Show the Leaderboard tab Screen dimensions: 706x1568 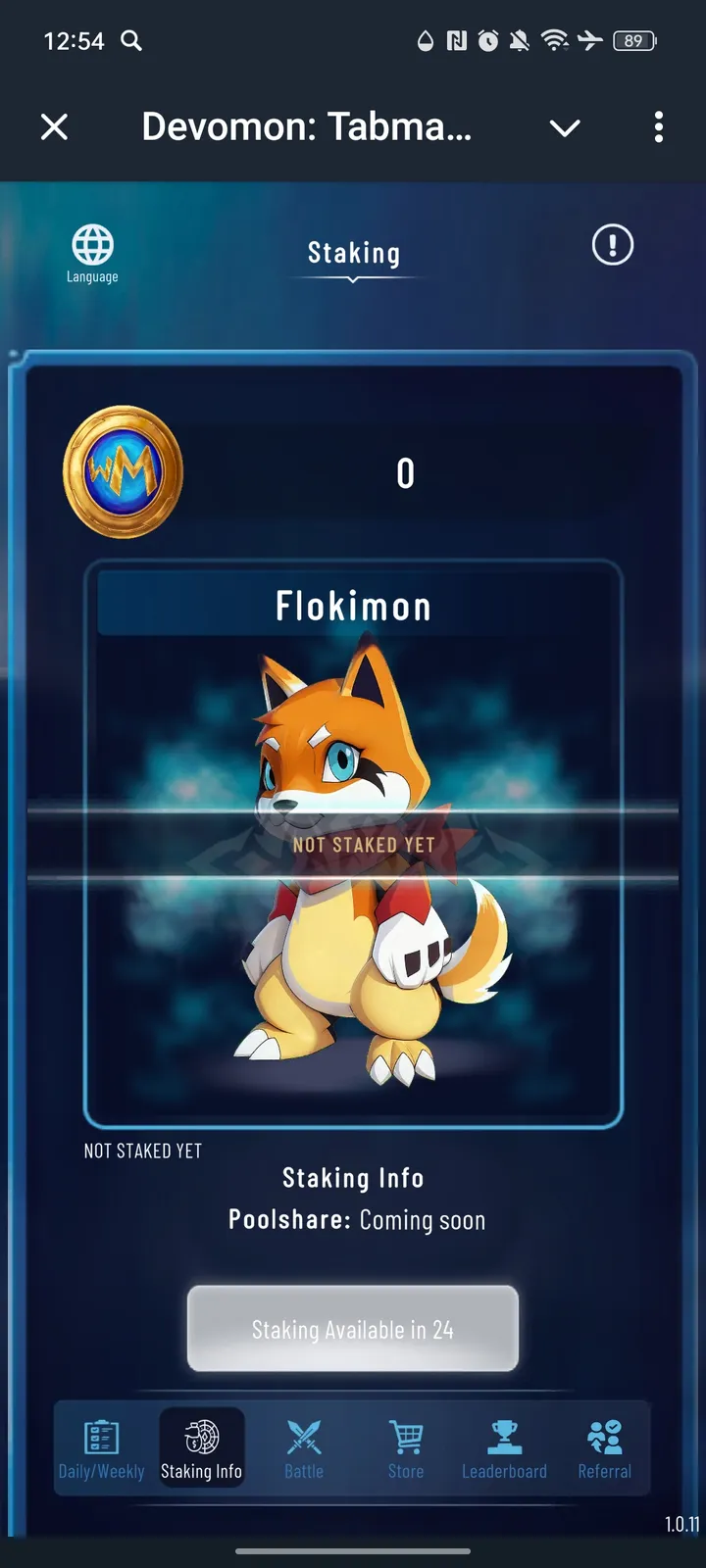pyautogui.click(x=504, y=1448)
